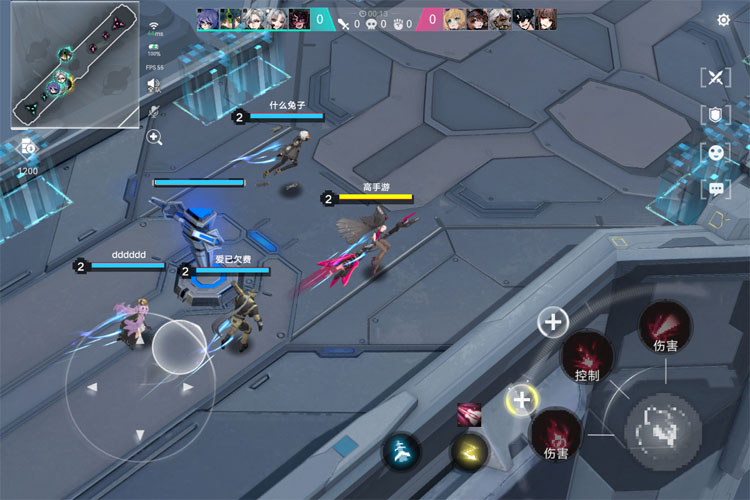Tap the large basic attack button
This screenshot has width=750, height=500.
click(x=662, y=428)
